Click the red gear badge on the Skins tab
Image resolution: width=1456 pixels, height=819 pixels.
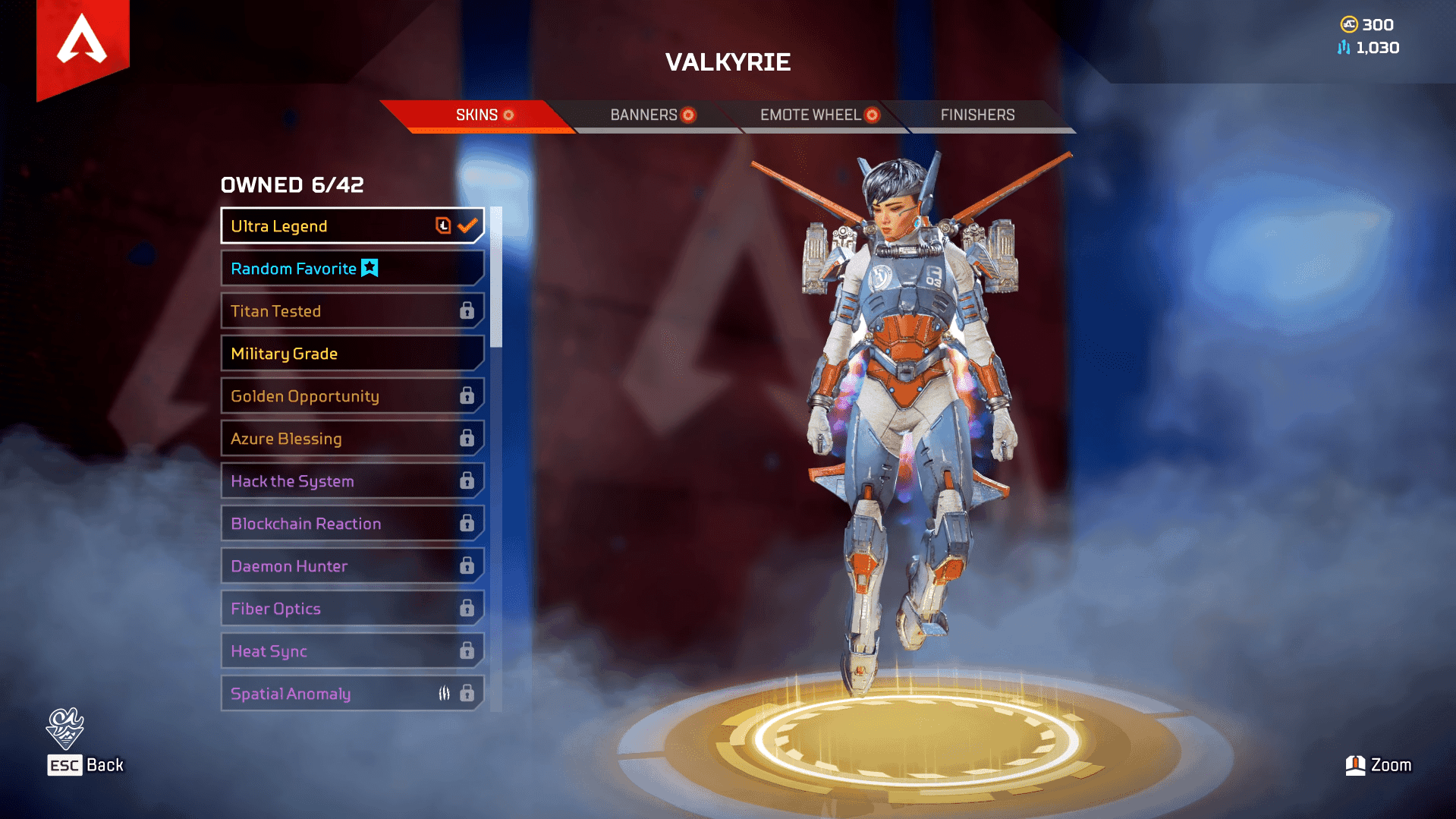tap(508, 115)
